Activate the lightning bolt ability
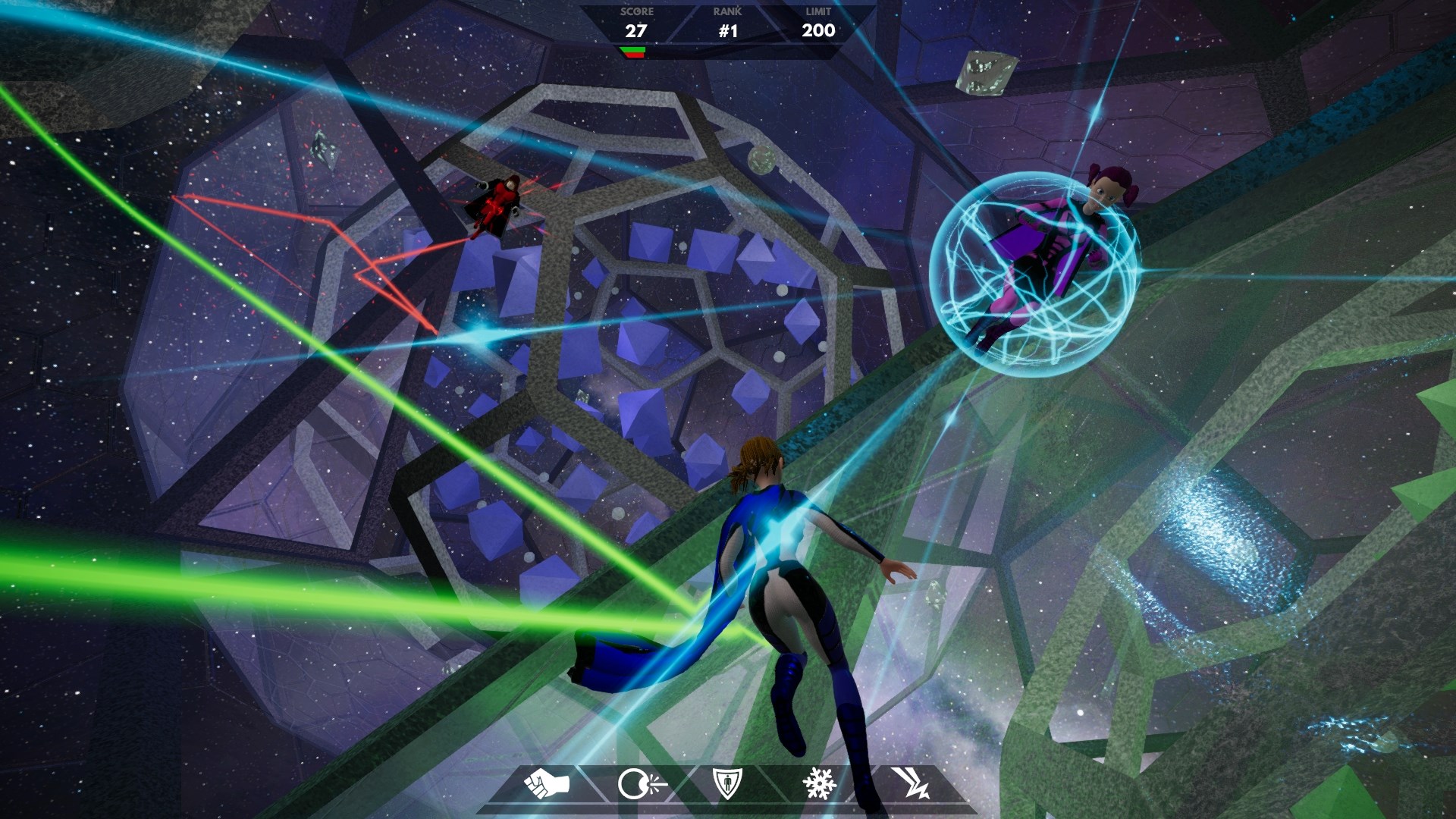 tap(909, 783)
